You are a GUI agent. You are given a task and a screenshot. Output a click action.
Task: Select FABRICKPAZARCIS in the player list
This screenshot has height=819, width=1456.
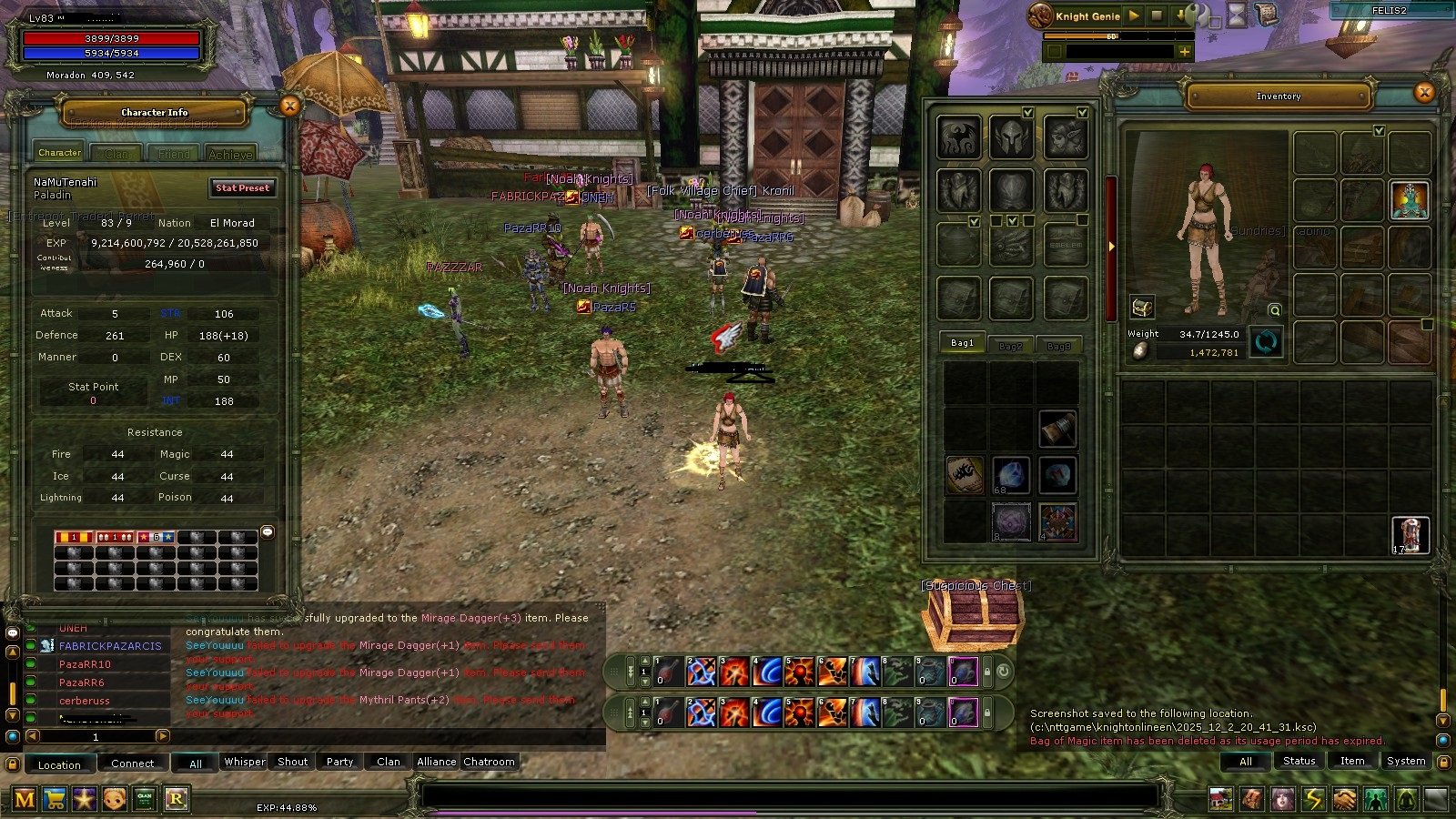coord(110,646)
